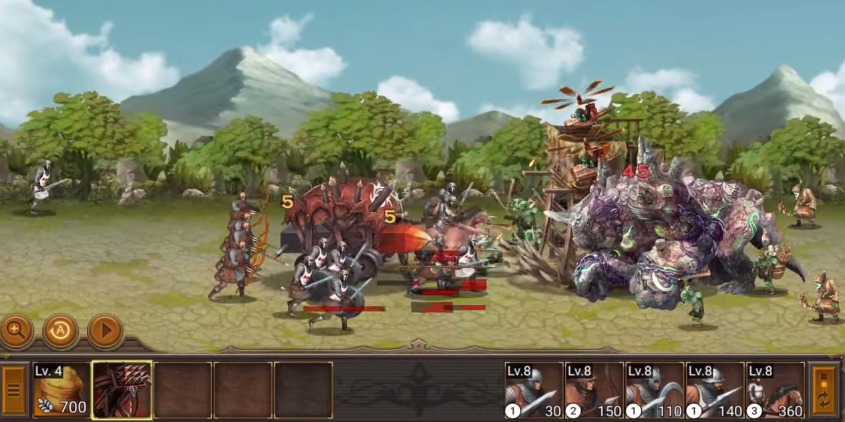Click the magnifying glass zoom button
Viewport: 845px width, 422px height.
[x=17, y=329]
